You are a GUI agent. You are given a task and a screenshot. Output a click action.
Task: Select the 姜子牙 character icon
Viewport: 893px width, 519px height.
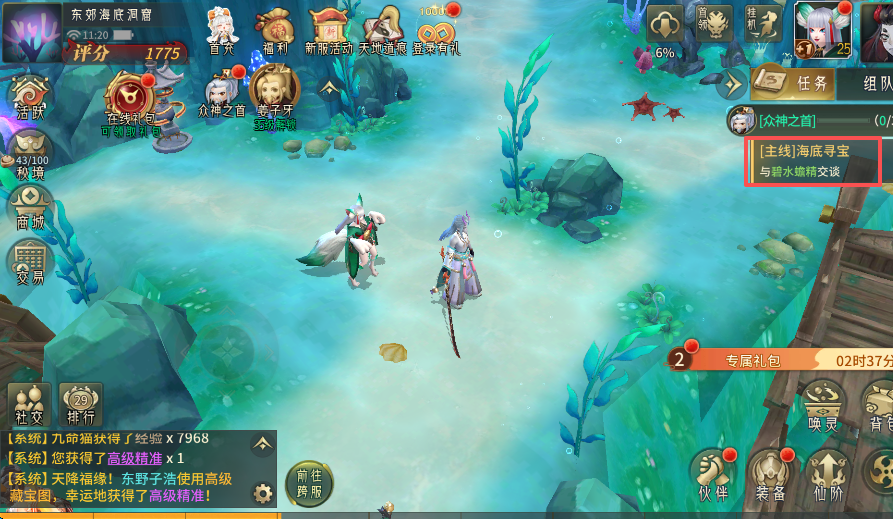tap(274, 93)
